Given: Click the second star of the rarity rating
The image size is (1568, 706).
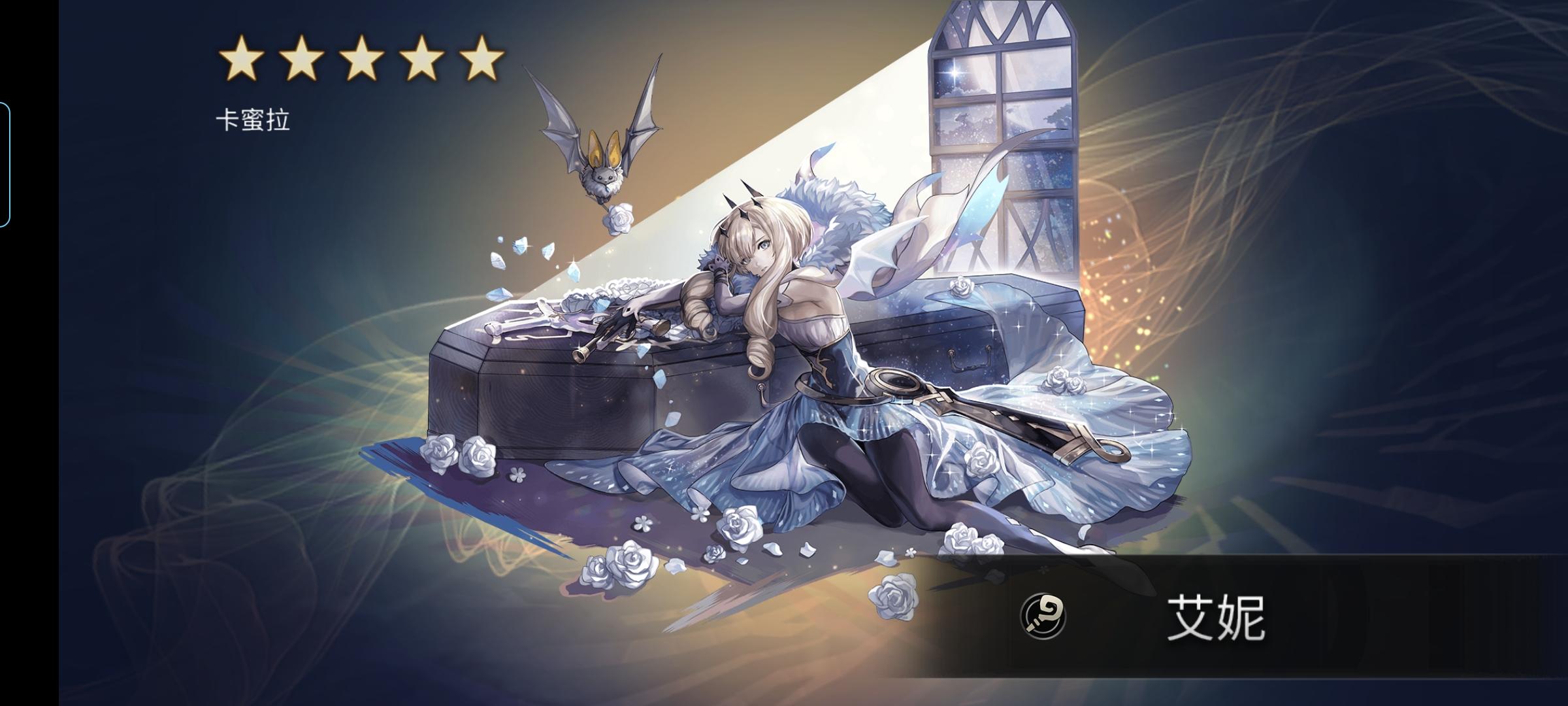Looking at the screenshot, I should click(x=302, y=59).
